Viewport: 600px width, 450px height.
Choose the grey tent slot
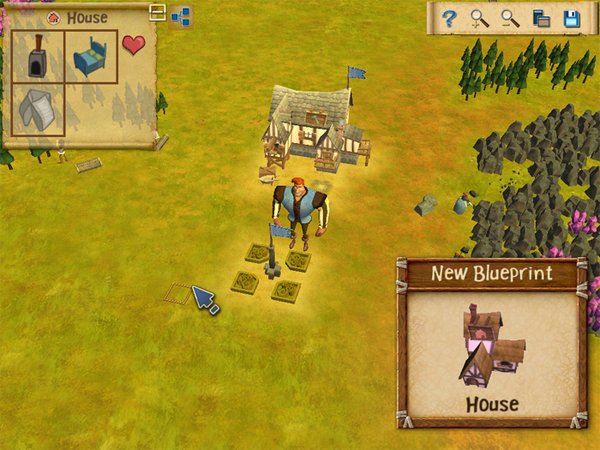click(x=39, y=109)
